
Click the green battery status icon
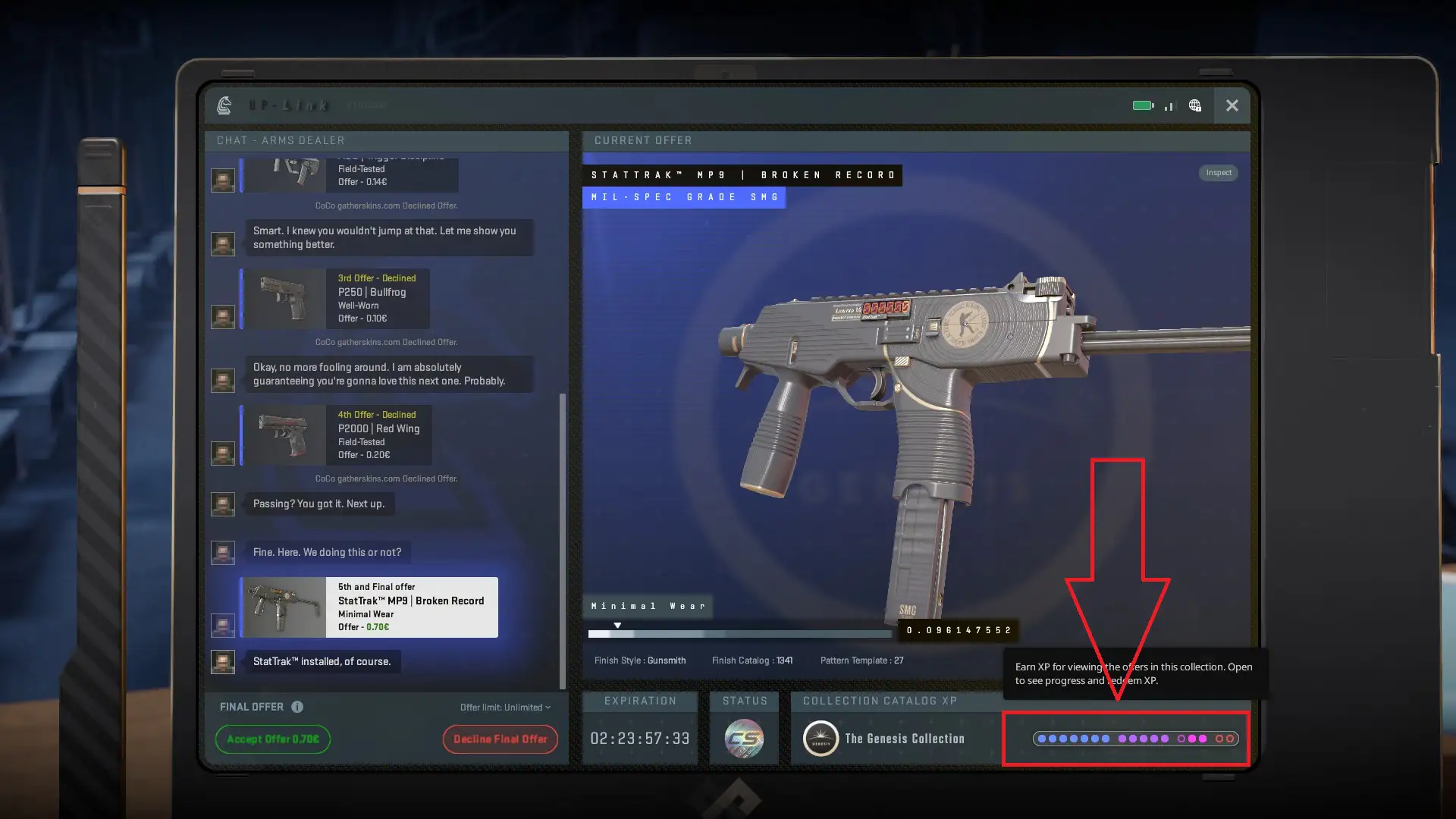pyautogui.click(x=1141, y=106)
